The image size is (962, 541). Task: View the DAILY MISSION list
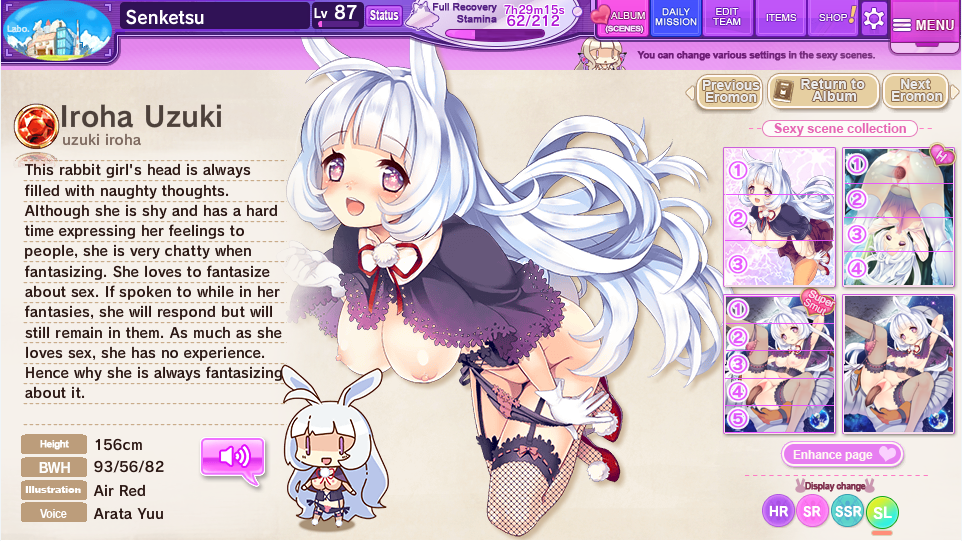(676, 17)
